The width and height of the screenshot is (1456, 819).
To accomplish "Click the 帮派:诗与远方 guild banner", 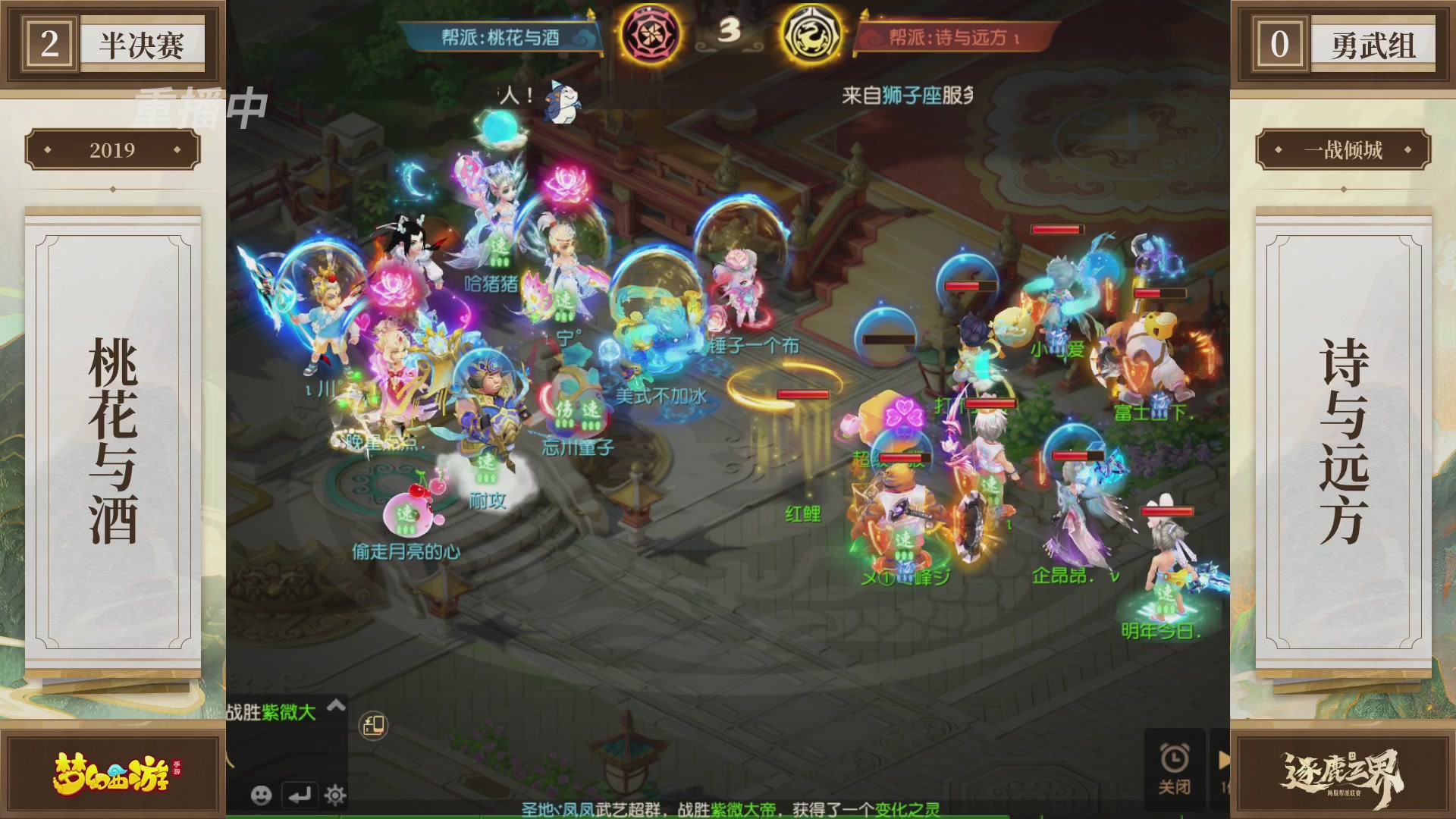I will (x=950, y=36).
